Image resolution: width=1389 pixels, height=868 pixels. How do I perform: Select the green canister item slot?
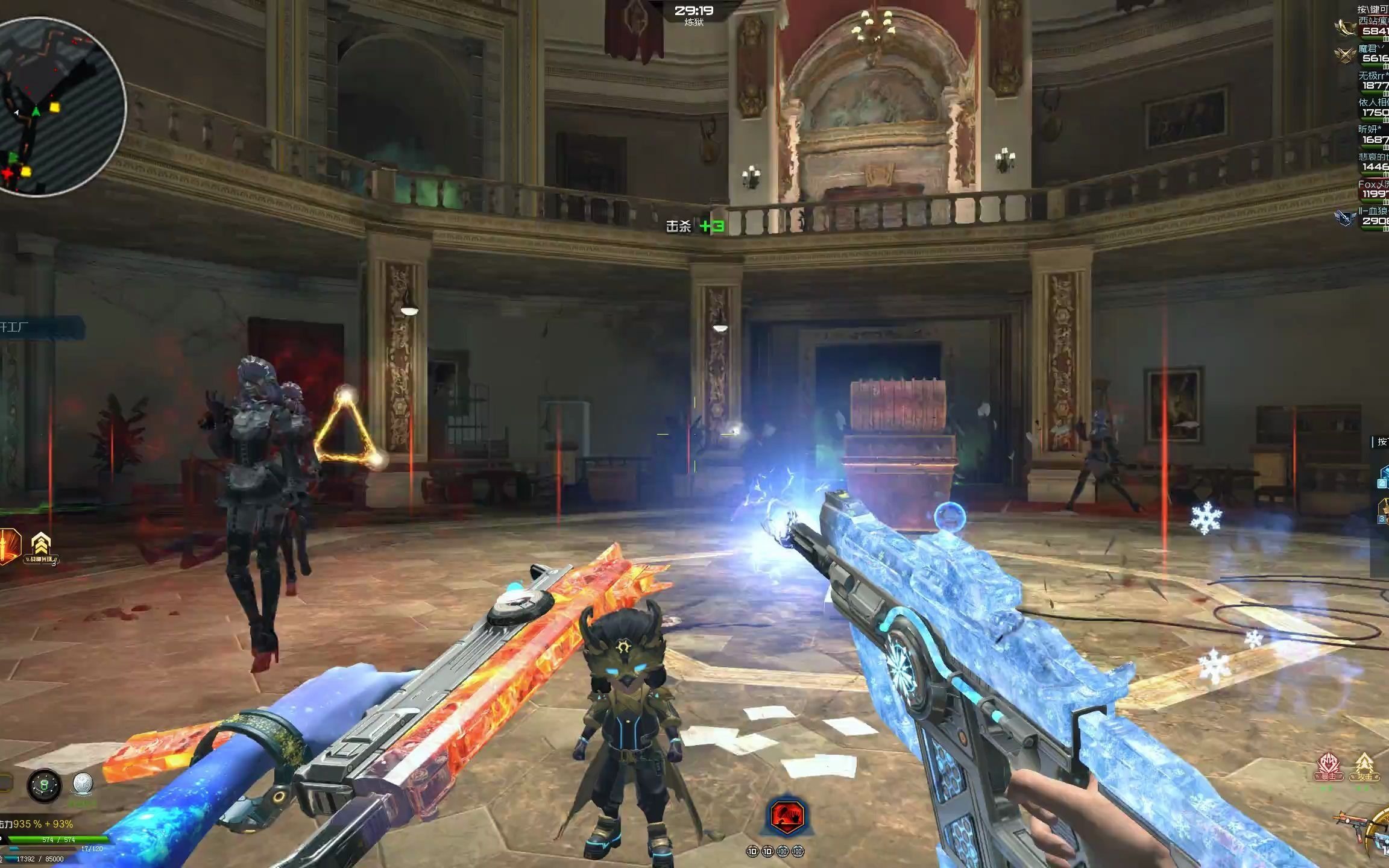point(44,785)
